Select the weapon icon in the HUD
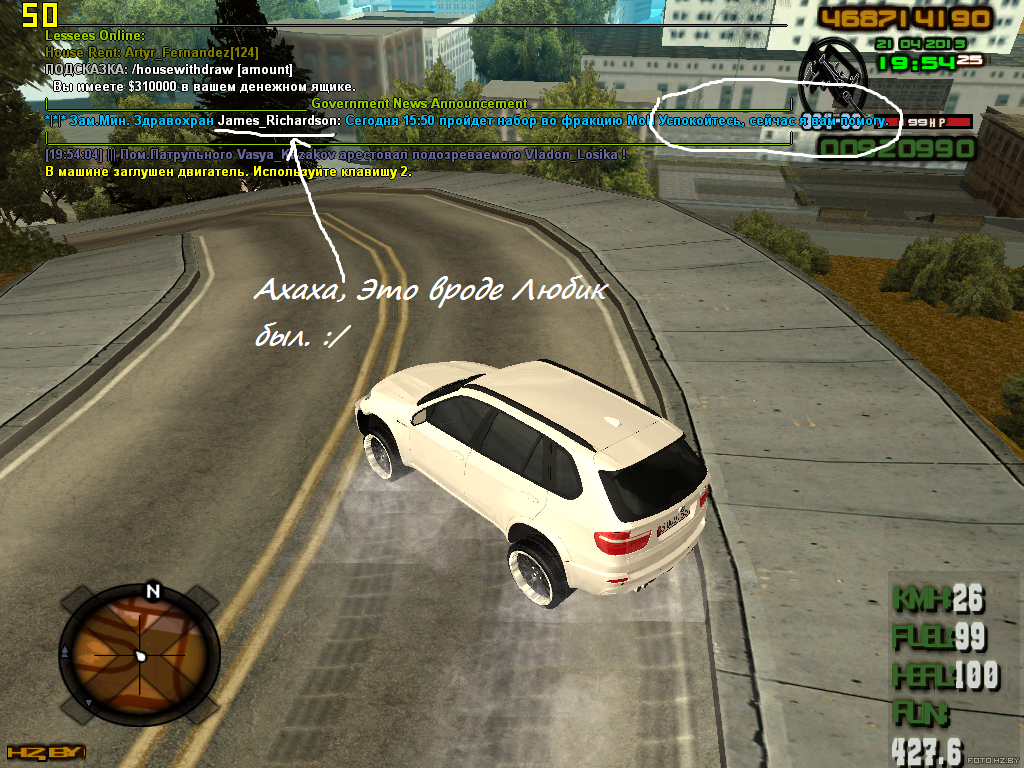This screenshot has width=1024, height=768. point(836,76)
